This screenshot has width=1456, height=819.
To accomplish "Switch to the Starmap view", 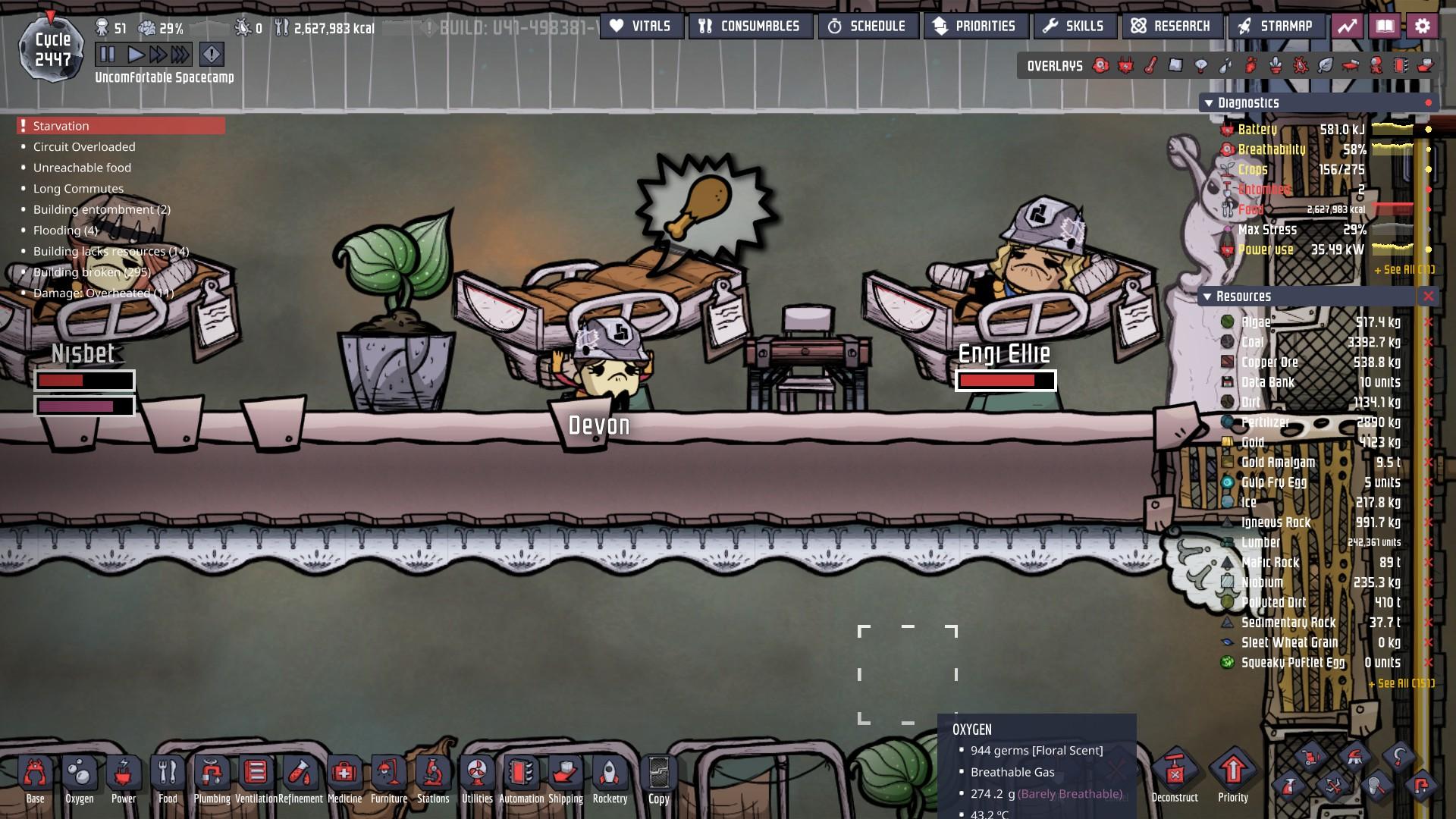I will click(x=1276, y=25).
